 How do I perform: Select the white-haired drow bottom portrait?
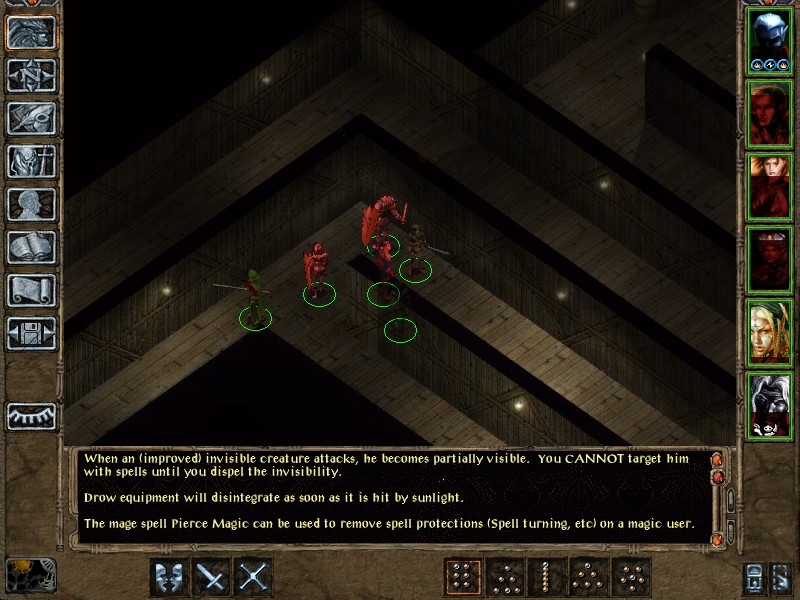click(770, 405)
